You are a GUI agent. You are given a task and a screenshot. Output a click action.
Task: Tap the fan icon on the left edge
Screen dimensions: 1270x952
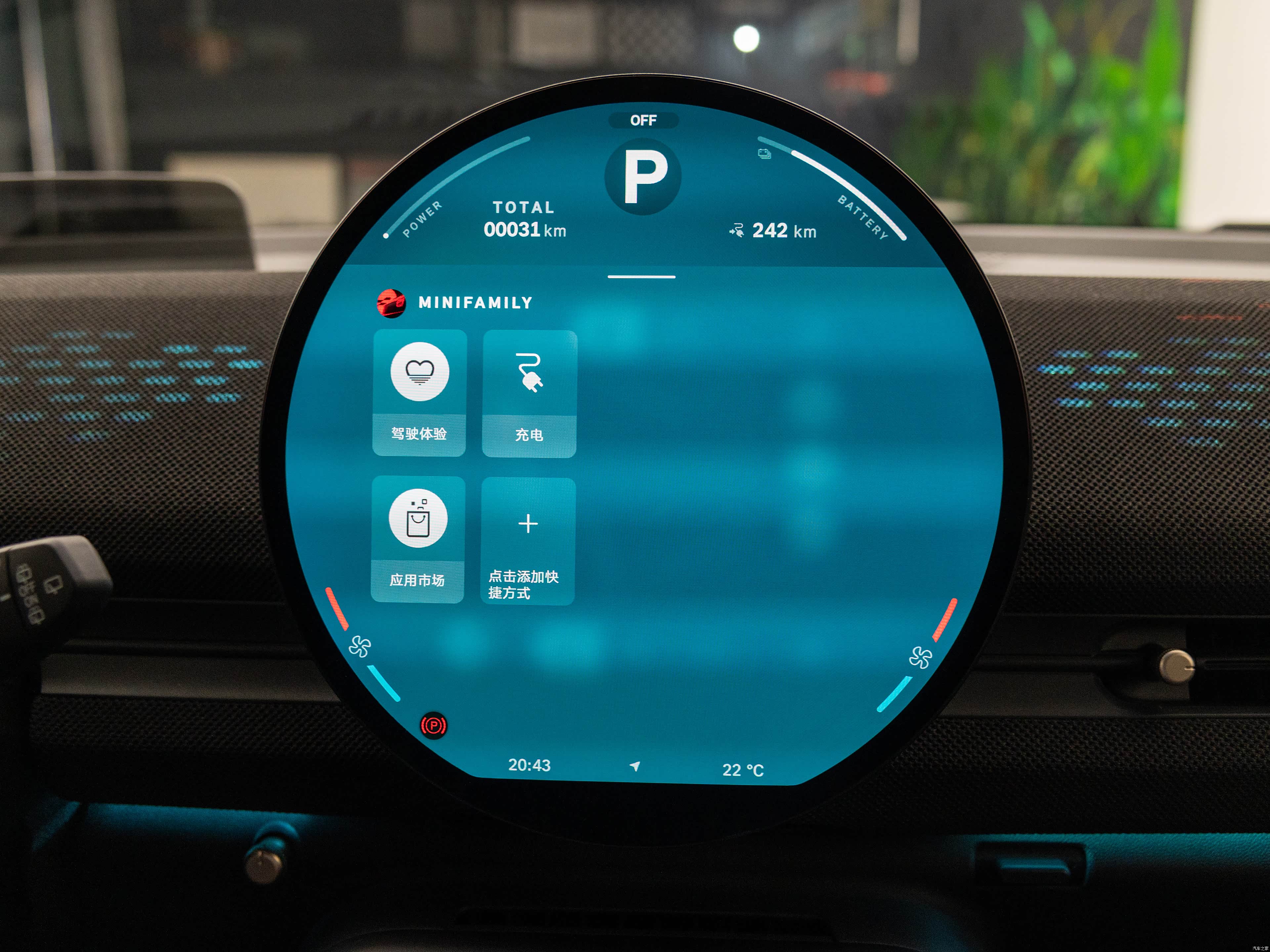pyautogui.click(x=360, y=647)
